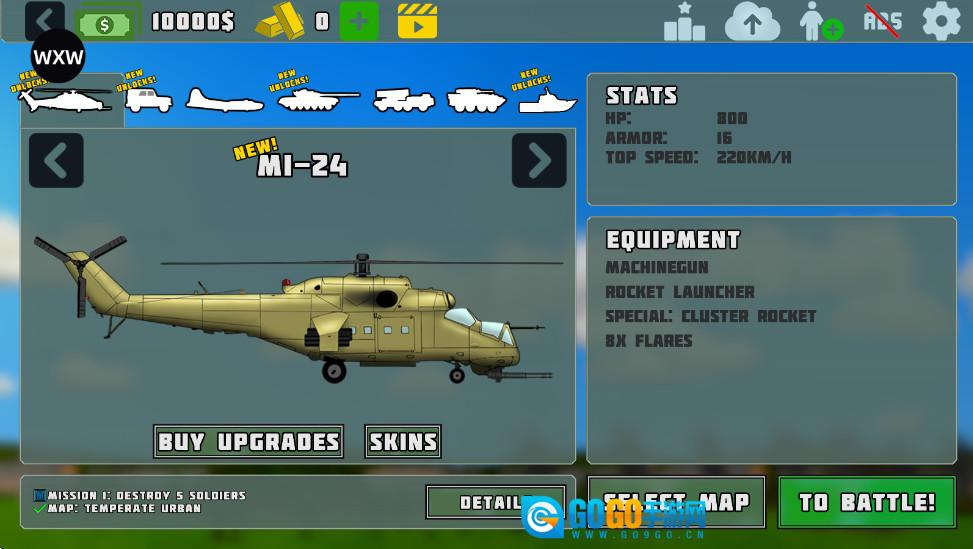The image size is (973, 549).
Task: Add a friend with person-plus icon
Action: click(x=820, y=21)
